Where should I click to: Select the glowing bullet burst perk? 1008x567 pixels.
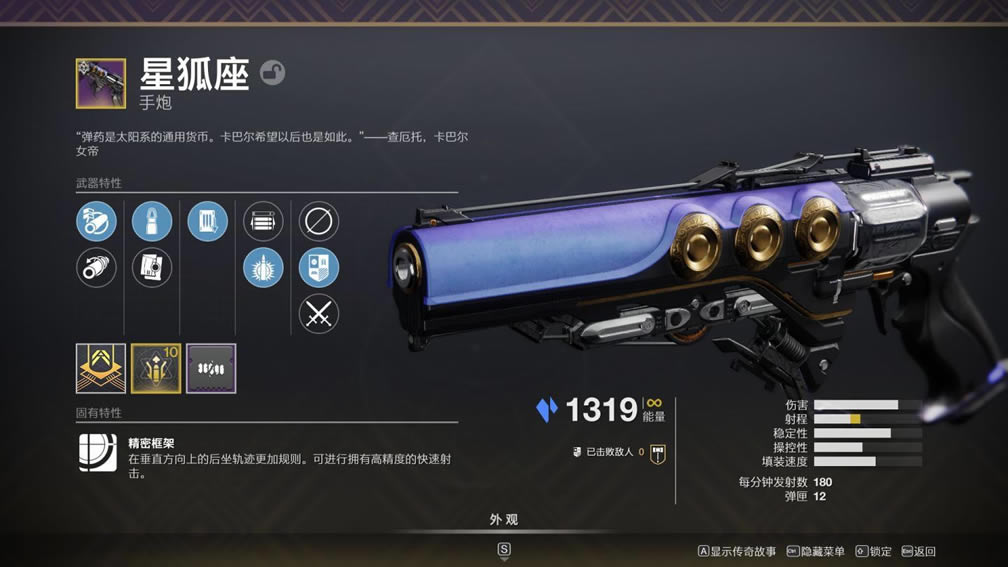coord(263,267)
